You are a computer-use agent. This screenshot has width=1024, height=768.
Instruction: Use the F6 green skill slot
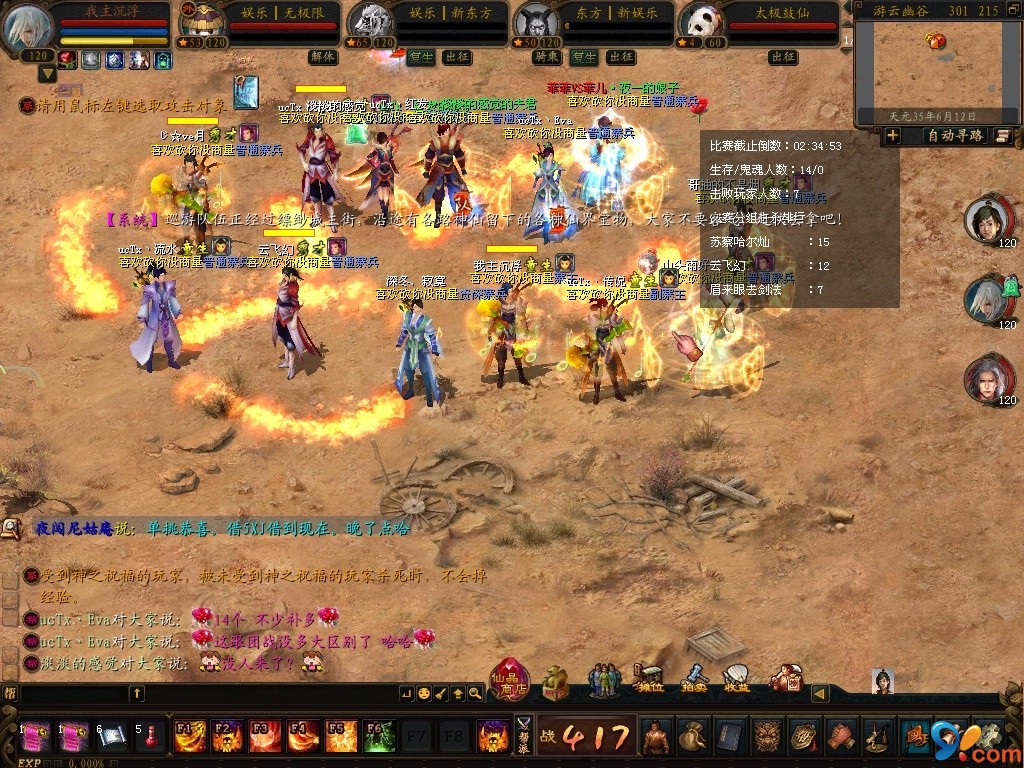click(x=379, y=737)
